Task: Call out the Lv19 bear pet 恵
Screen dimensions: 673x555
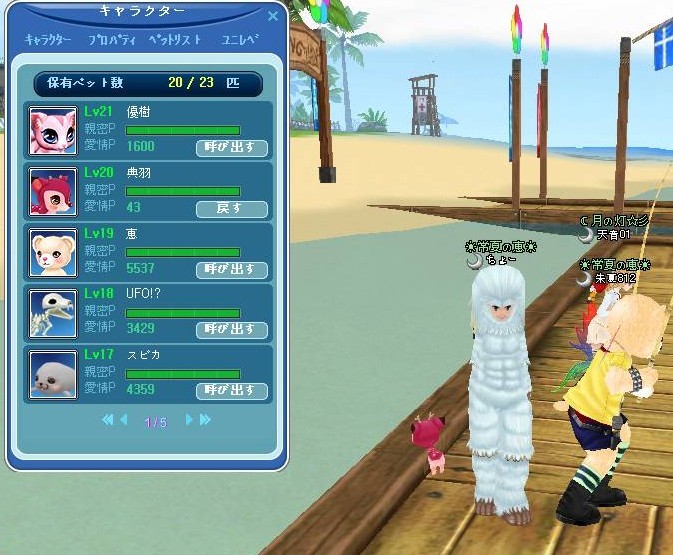Action: click(231, 269)
